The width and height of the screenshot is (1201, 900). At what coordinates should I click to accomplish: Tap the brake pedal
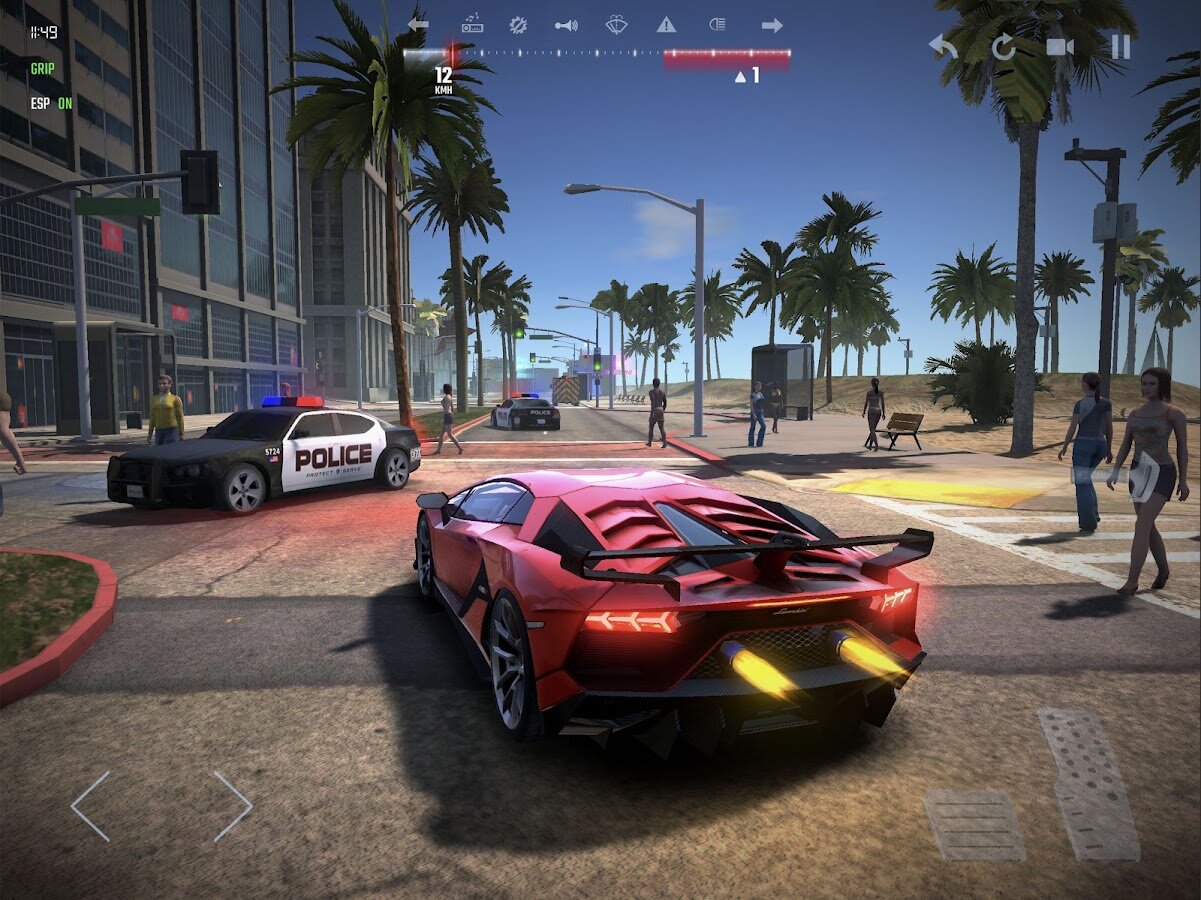coord(974,825)
